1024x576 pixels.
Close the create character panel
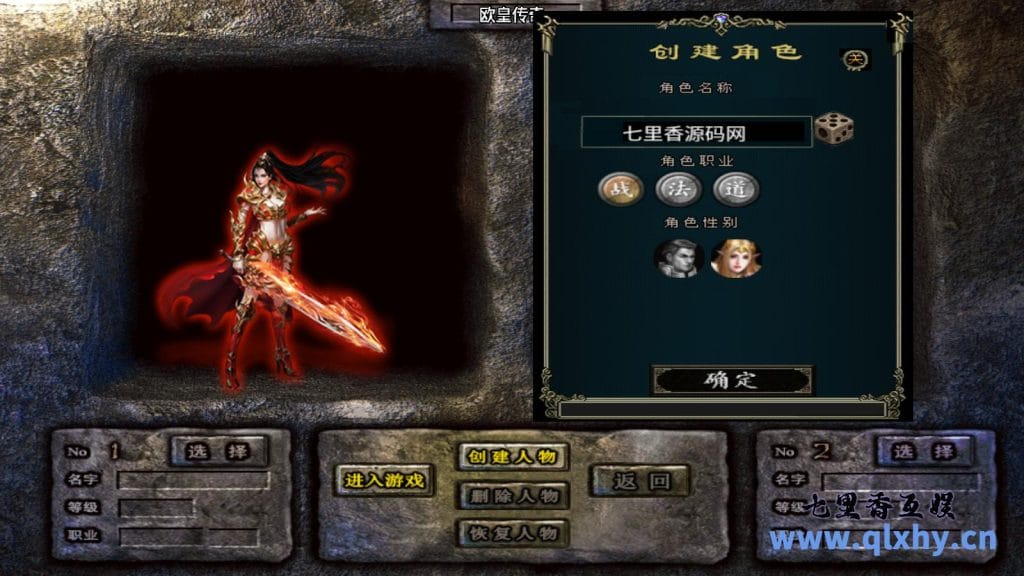point(855,60)
